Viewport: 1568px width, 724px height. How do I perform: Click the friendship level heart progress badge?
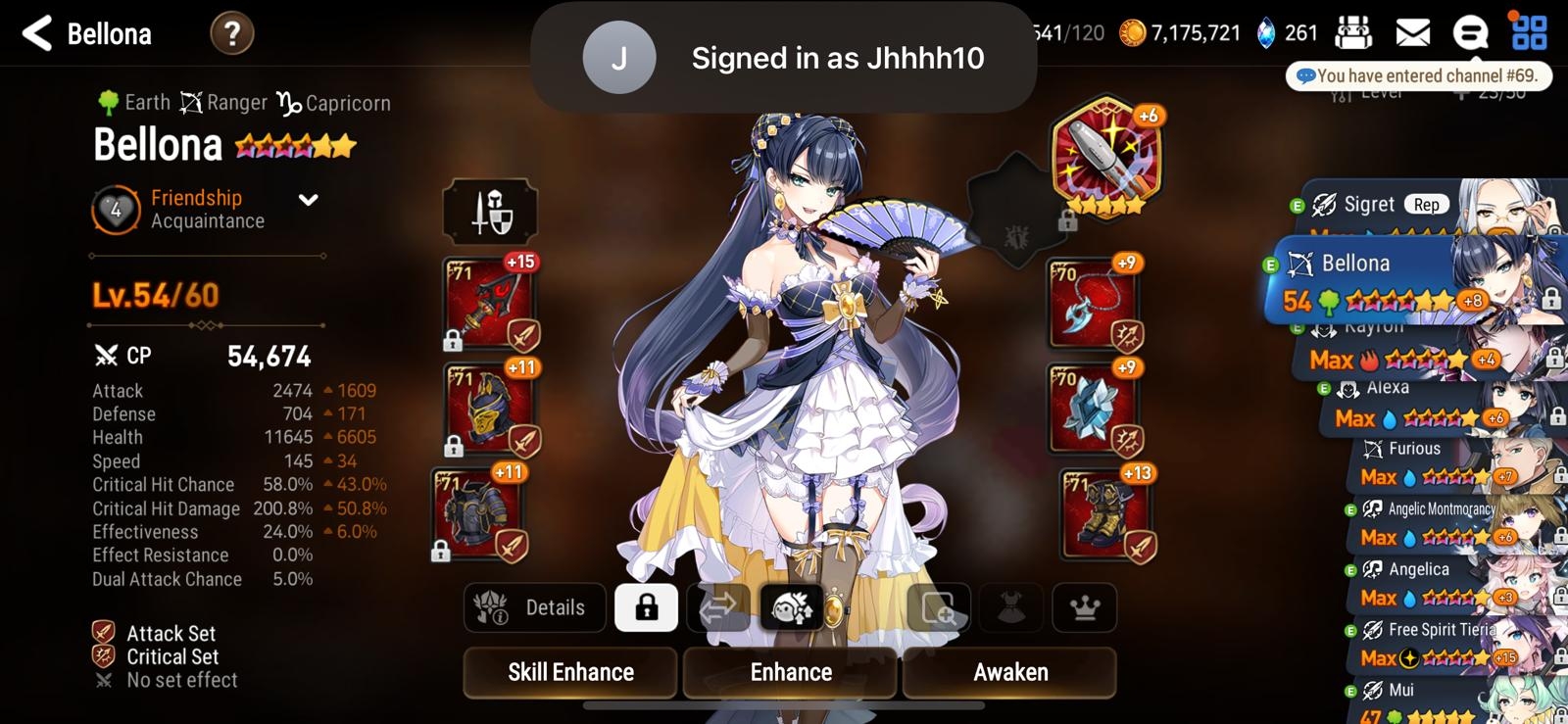(114, 209)
